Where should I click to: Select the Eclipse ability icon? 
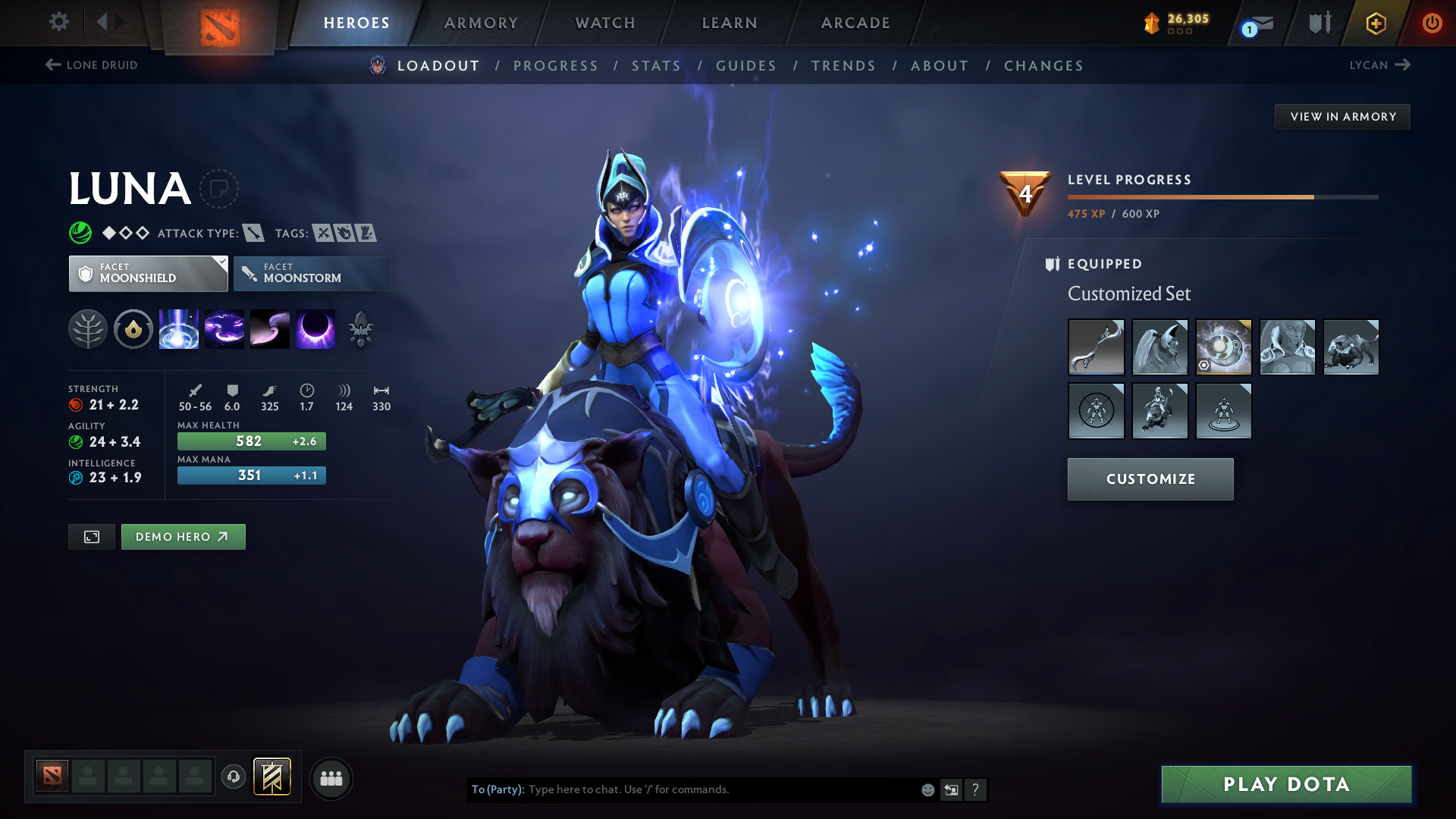coord(315,330)
